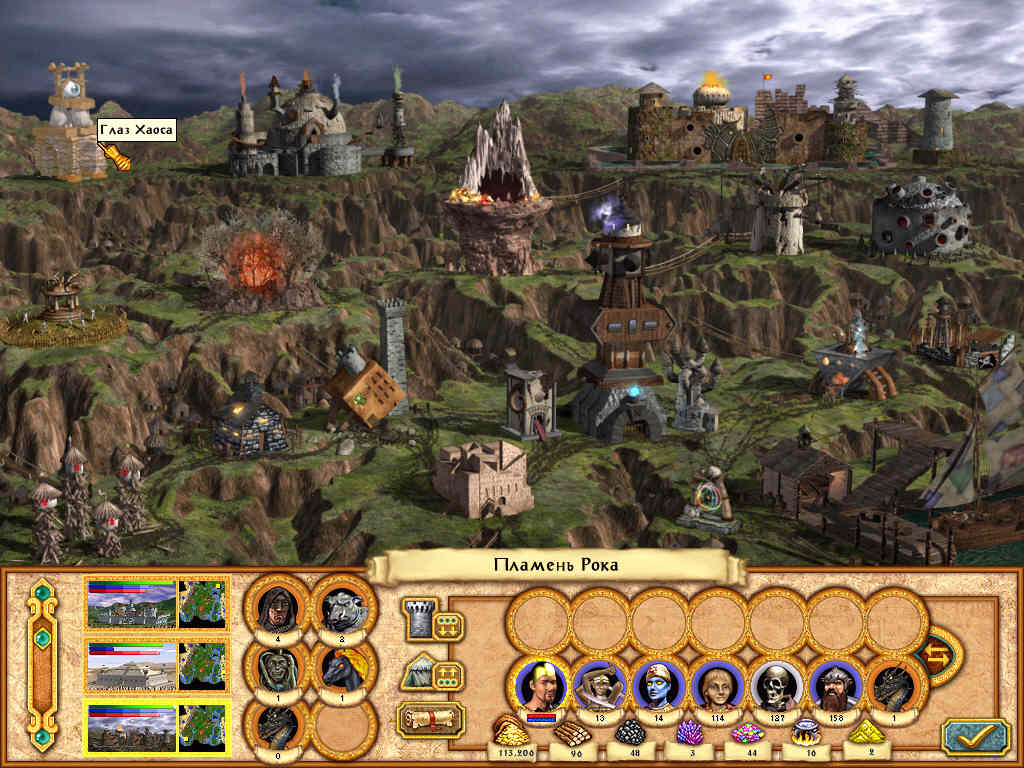Click the swap armies arrows button
The height and width of the screenshot is (768, 1024).
point(938,656)
